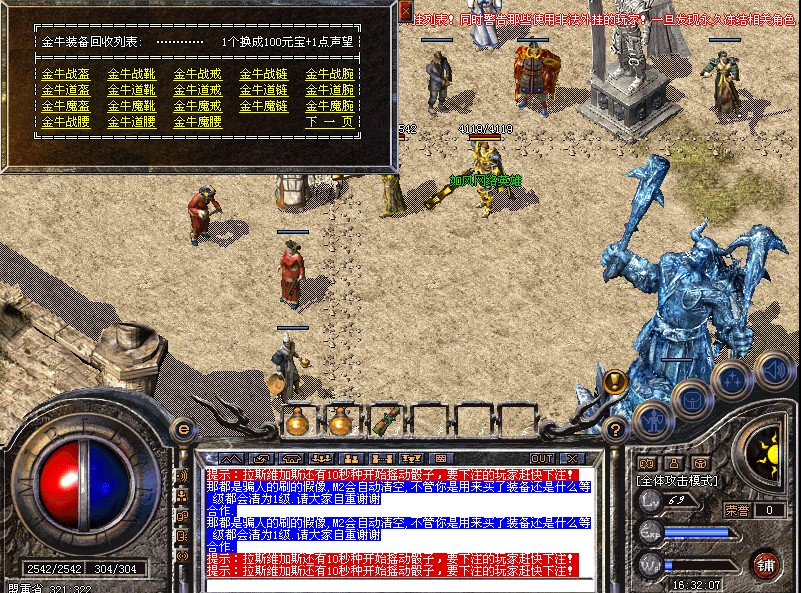The height and width of the screenshot is (593, 801).
Task: Click the round 'e' button left of belt
Action: (183, 428)
